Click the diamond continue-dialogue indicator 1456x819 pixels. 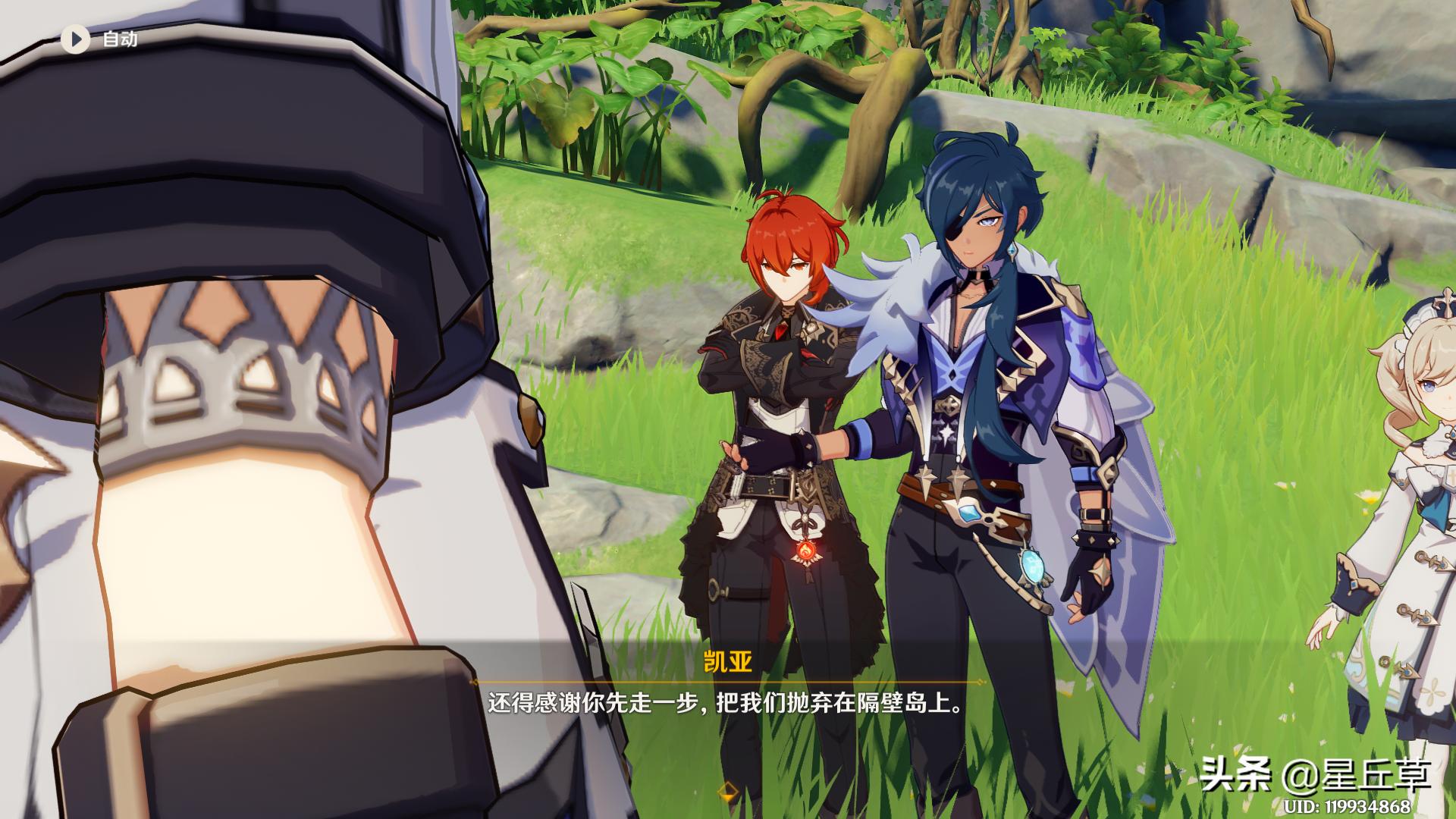tap(727, 792)
